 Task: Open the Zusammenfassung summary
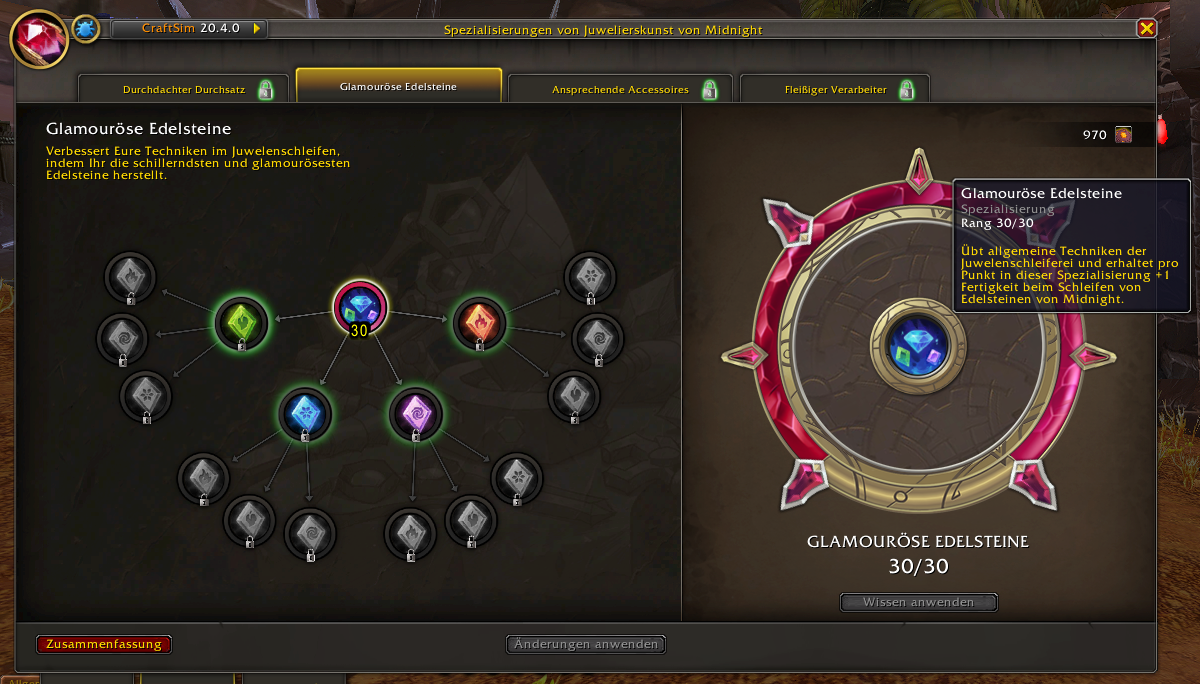click(x=104, y=644)
